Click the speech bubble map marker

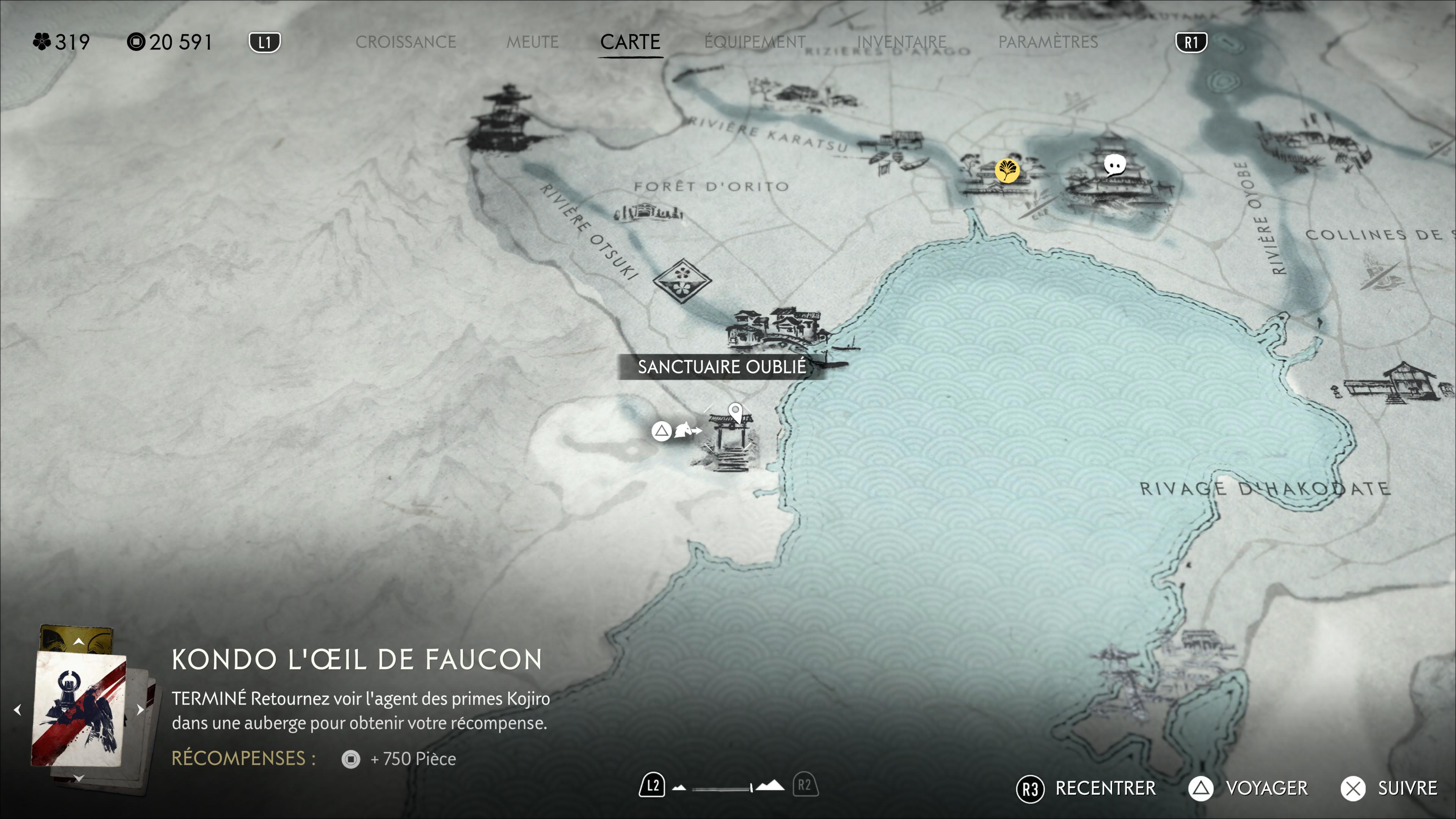coord(1115,166)
